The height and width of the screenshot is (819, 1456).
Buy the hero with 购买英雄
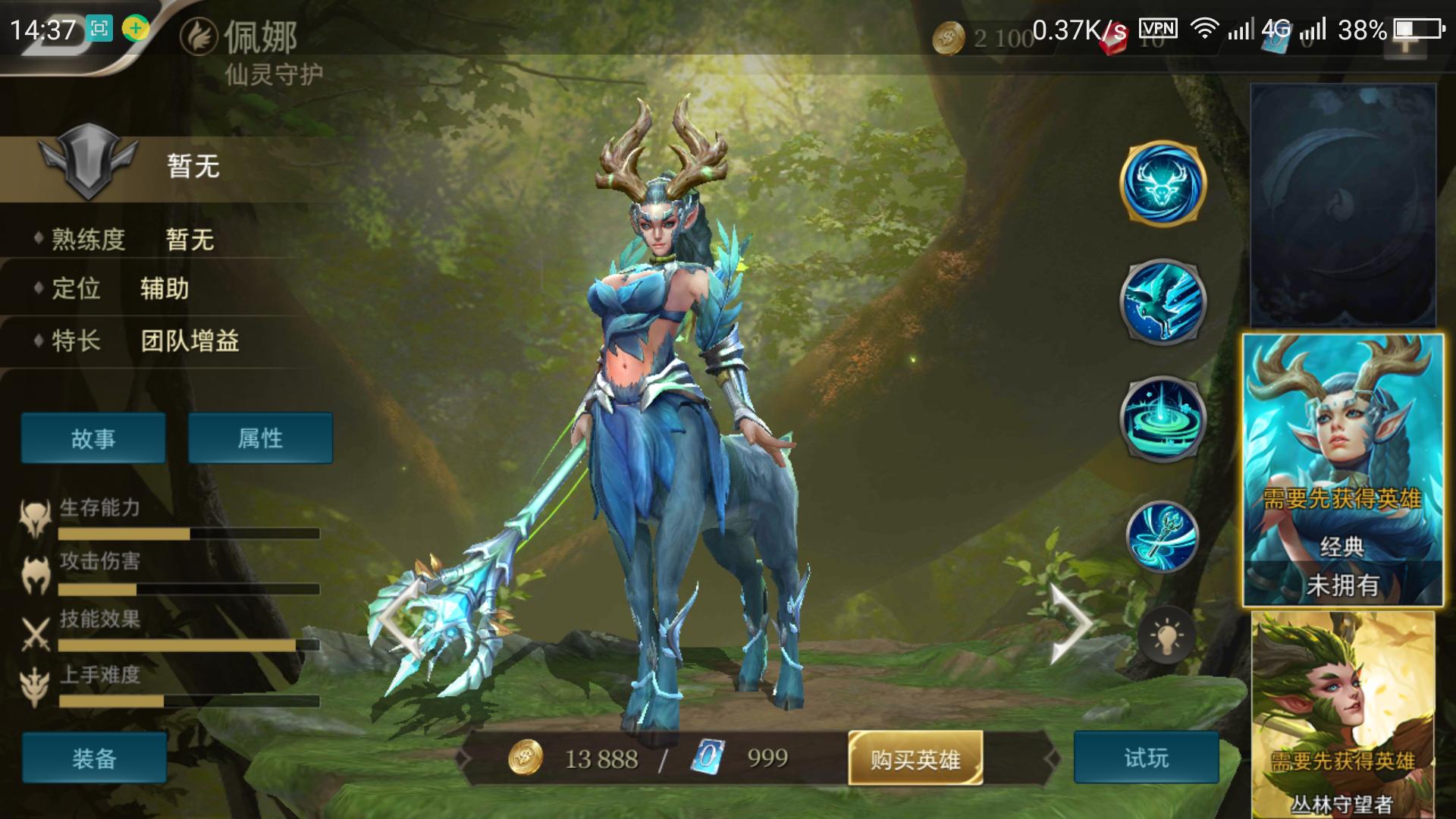point(915,758)
